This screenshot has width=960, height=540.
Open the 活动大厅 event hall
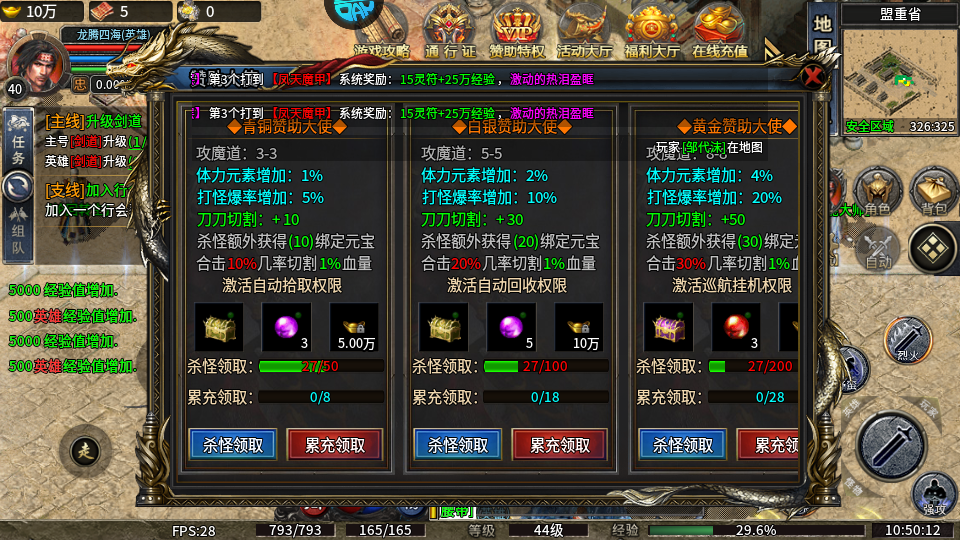point(585,30)
